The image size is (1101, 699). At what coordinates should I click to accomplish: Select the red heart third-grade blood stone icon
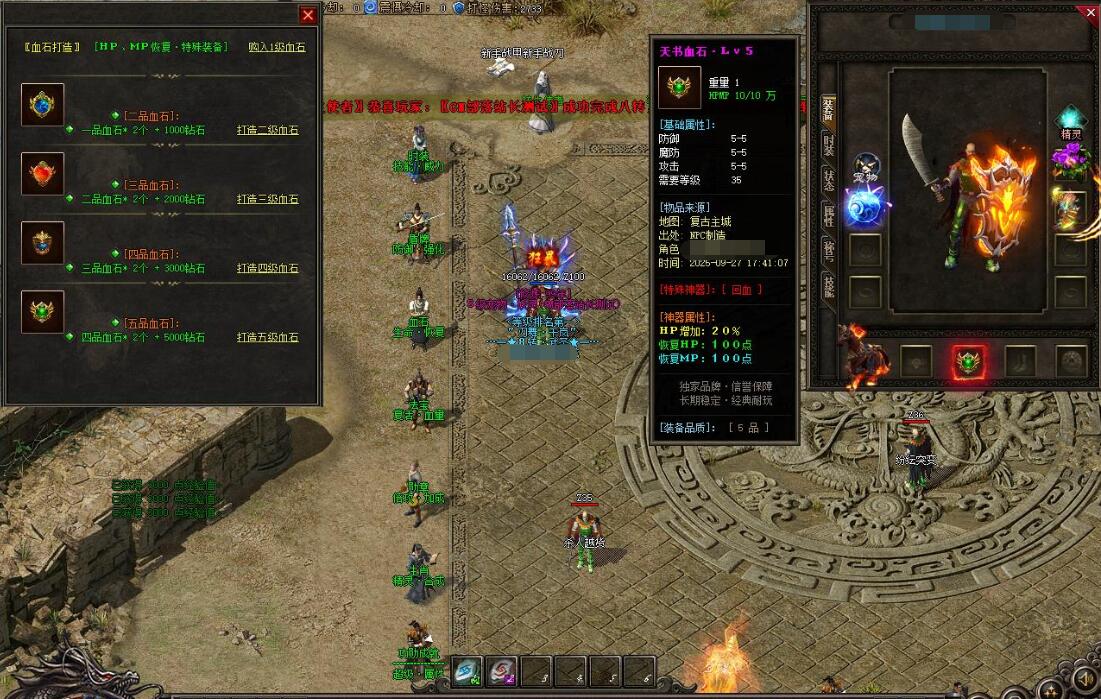[x=43, y=174]
